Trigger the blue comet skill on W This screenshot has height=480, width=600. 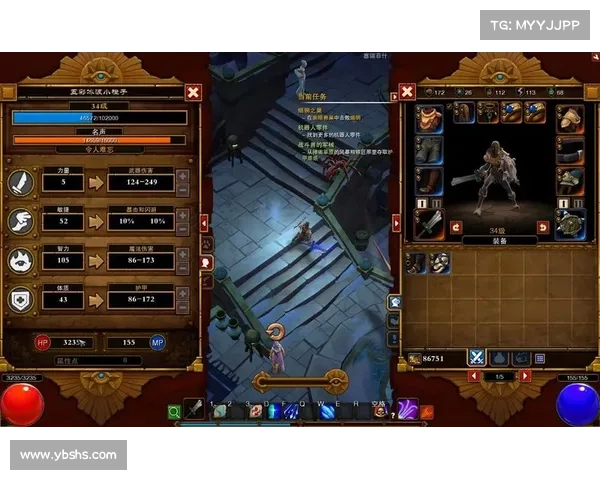pos(326,411)
